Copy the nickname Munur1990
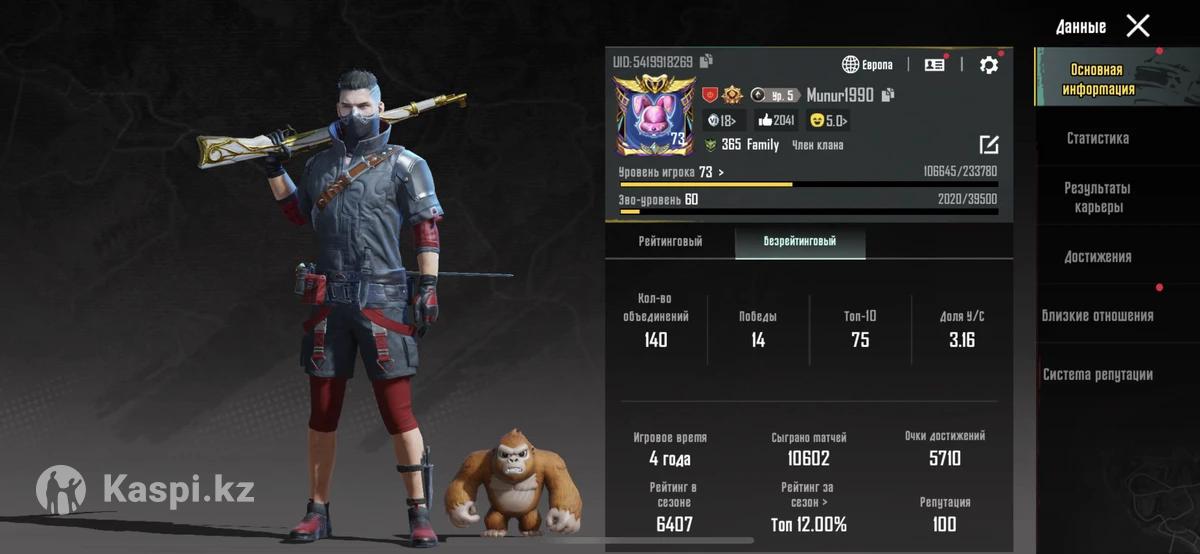The height and width of the screenshot is (554, 1200). (888, 95)
